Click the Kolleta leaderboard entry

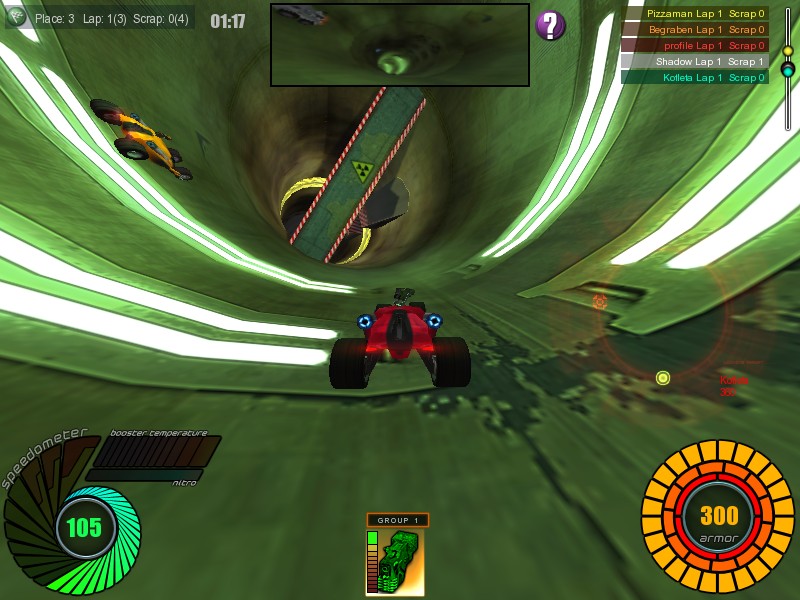click(x=695, y=77)
